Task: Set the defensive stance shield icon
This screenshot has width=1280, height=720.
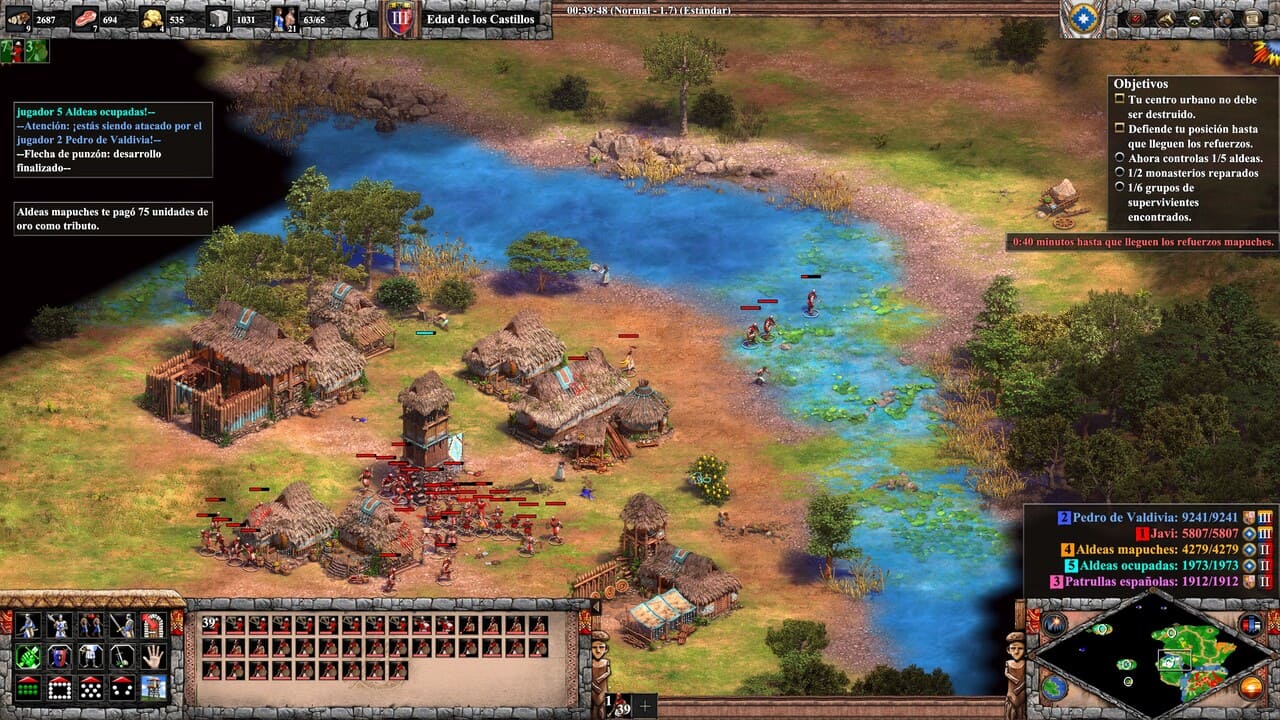Action: click(x=59, y=657)
